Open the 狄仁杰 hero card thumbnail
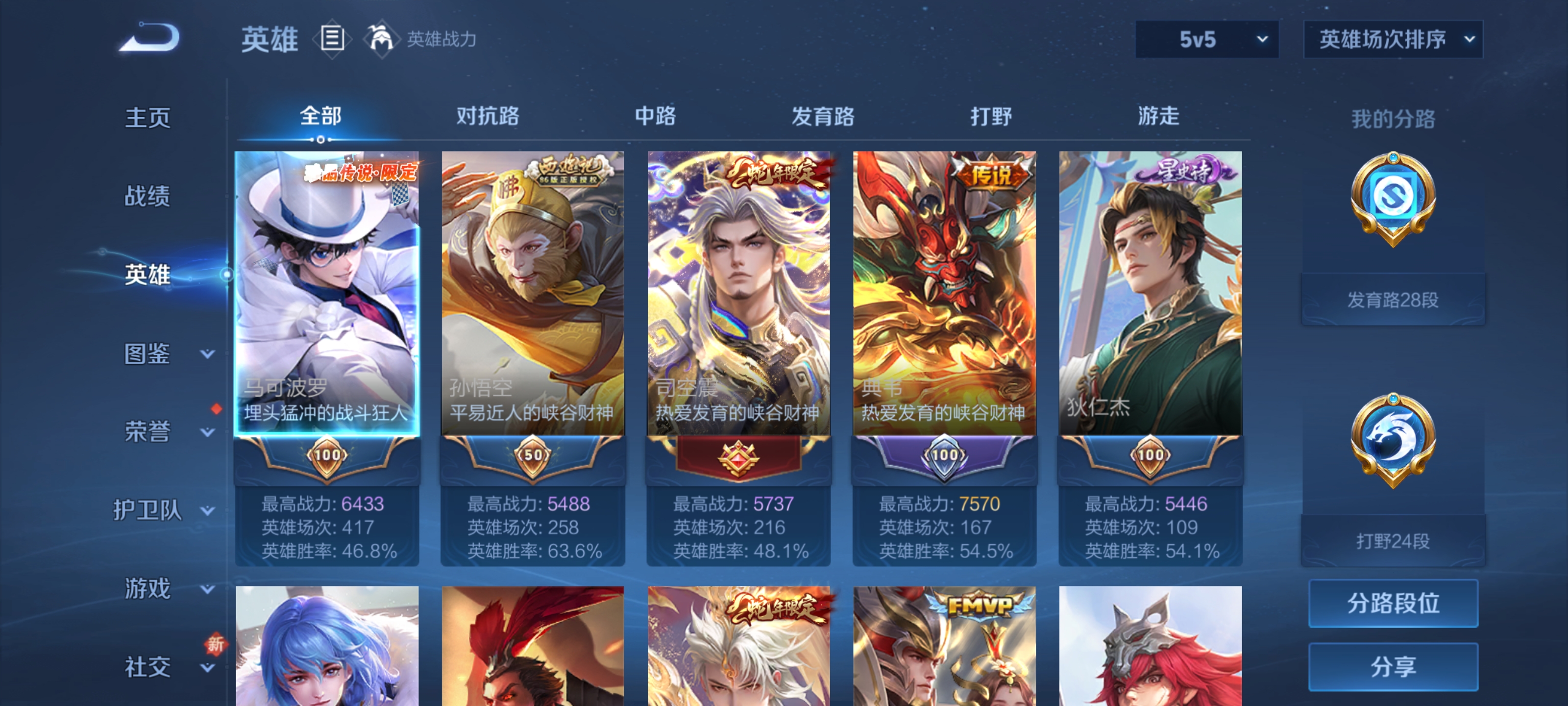The height and width of the screenshot is (706, 1568). 1151,292
